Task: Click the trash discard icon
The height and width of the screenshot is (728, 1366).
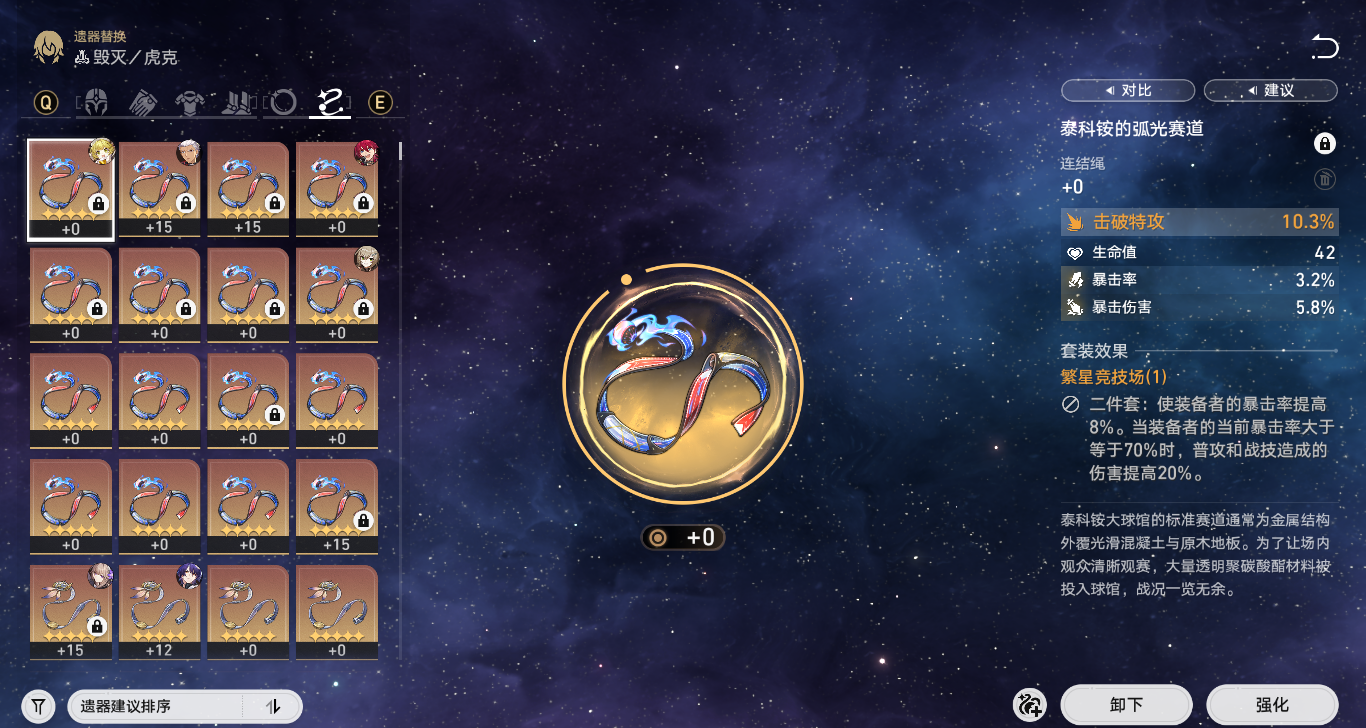Action: [x=1324, y=180]
